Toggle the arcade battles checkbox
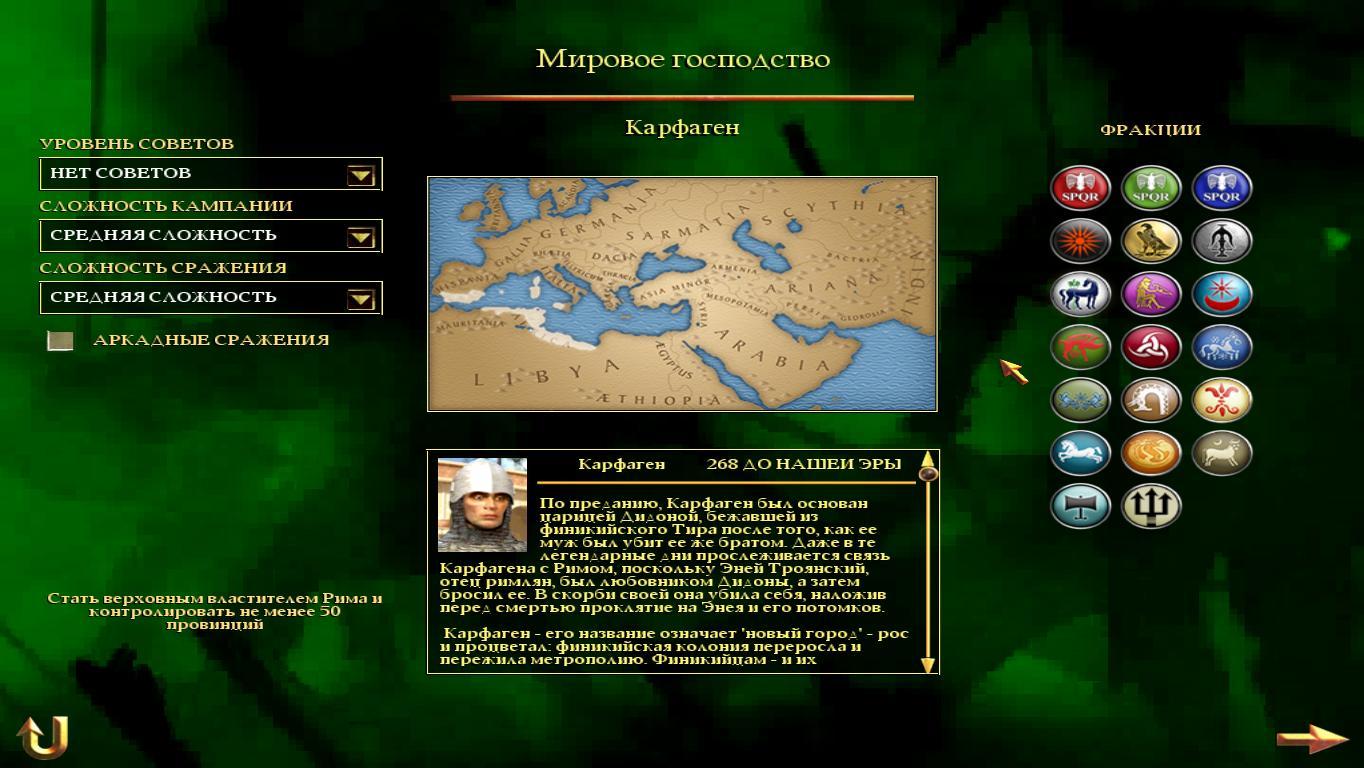This screenshot has width=1364, height=768. pyautogui.click(x=61, y=341)
